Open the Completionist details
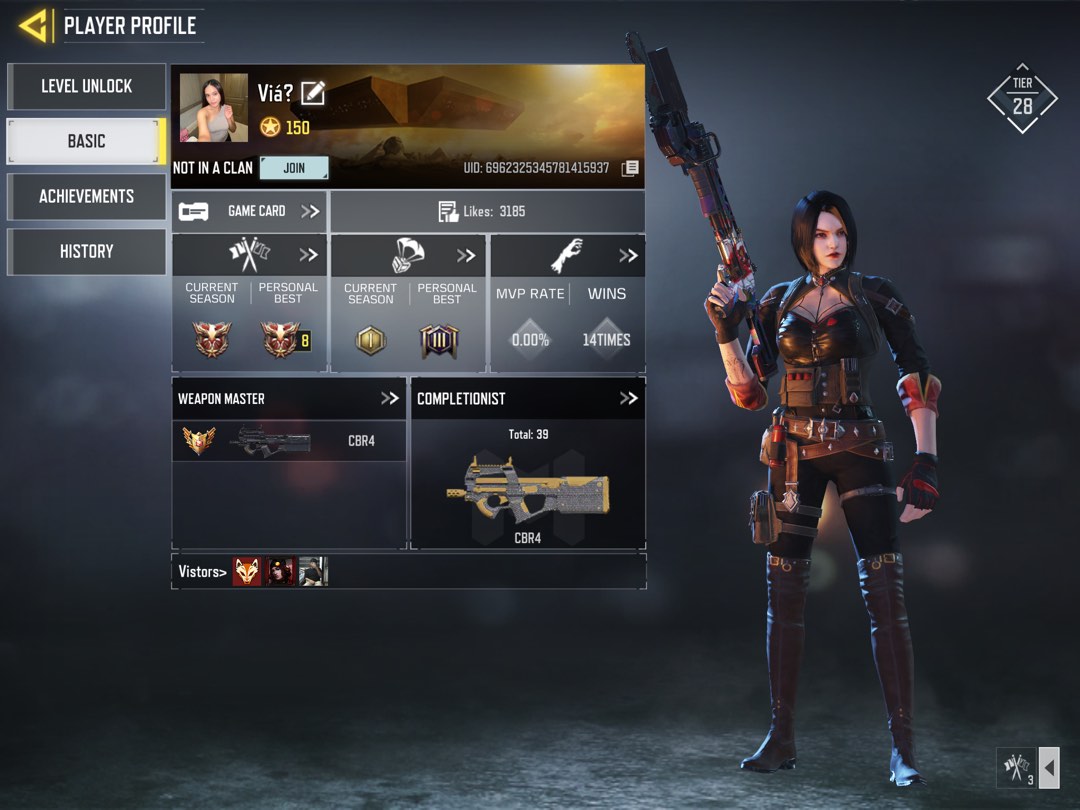Viewport: 1080px width, 810px height. (x=628, y=398)
